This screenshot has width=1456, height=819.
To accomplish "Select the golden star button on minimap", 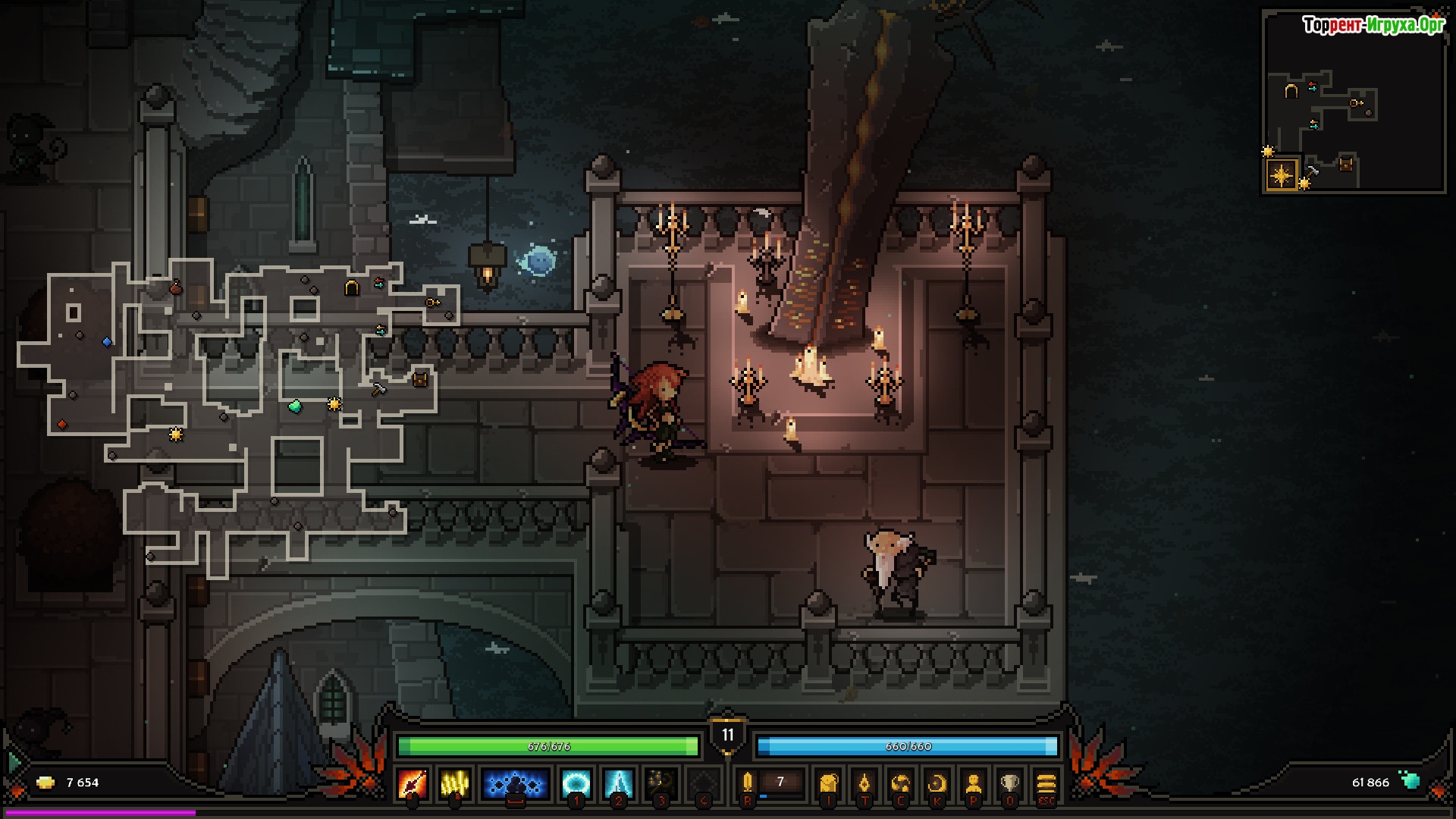I will pyautogui.click(x=1282, y=176).
